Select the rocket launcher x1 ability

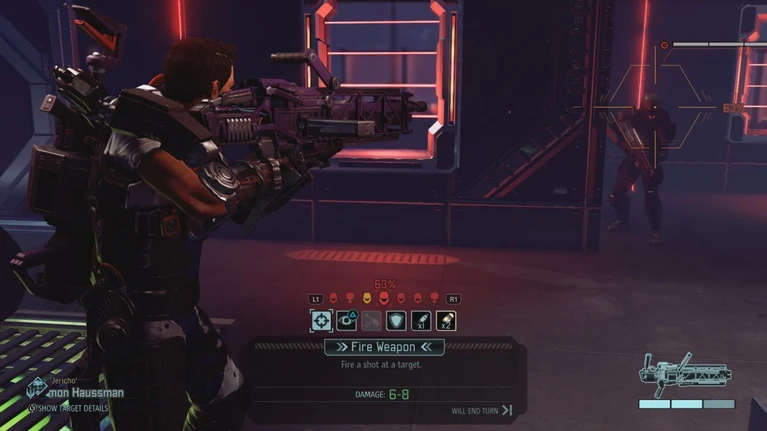pos(421,320)
